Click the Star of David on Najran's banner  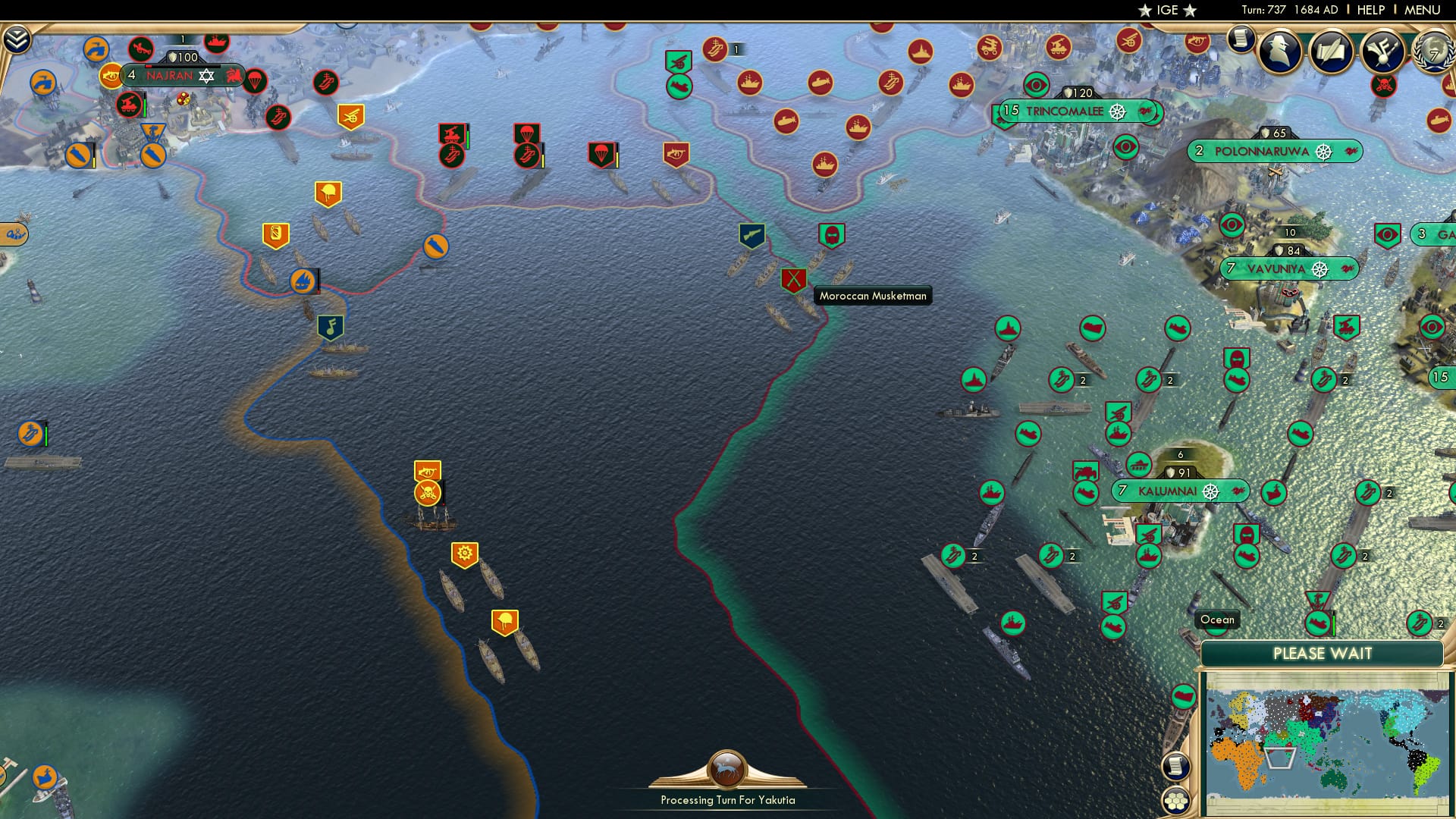pos(206,77)
